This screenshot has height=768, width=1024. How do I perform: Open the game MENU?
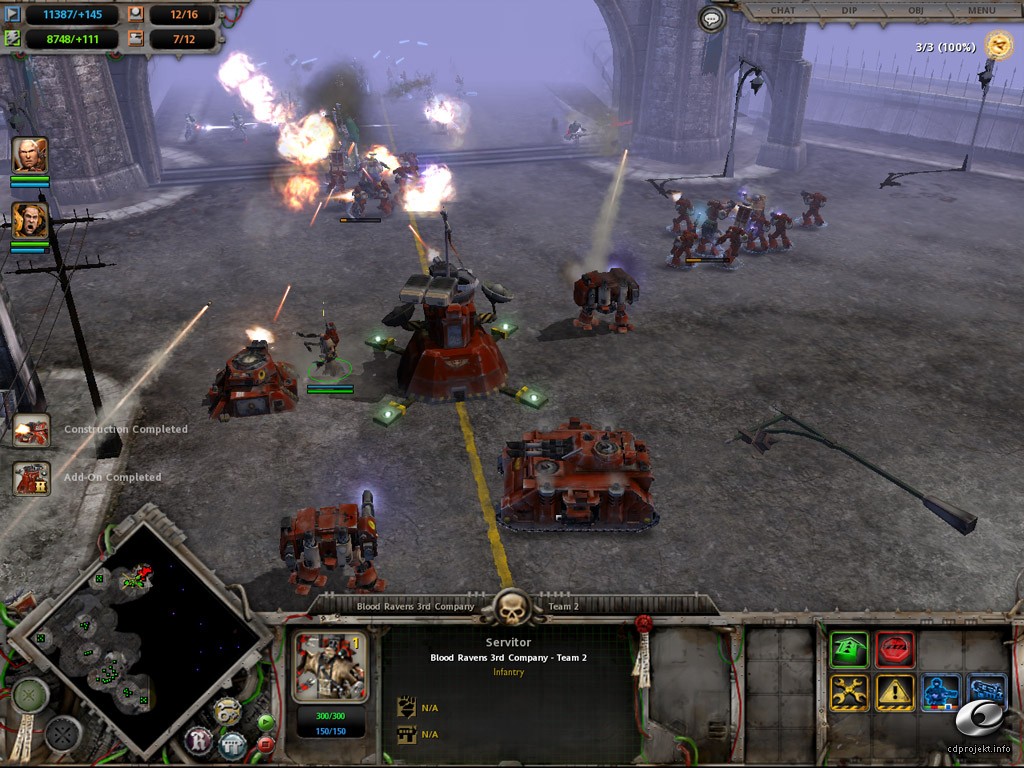[981, 11]
